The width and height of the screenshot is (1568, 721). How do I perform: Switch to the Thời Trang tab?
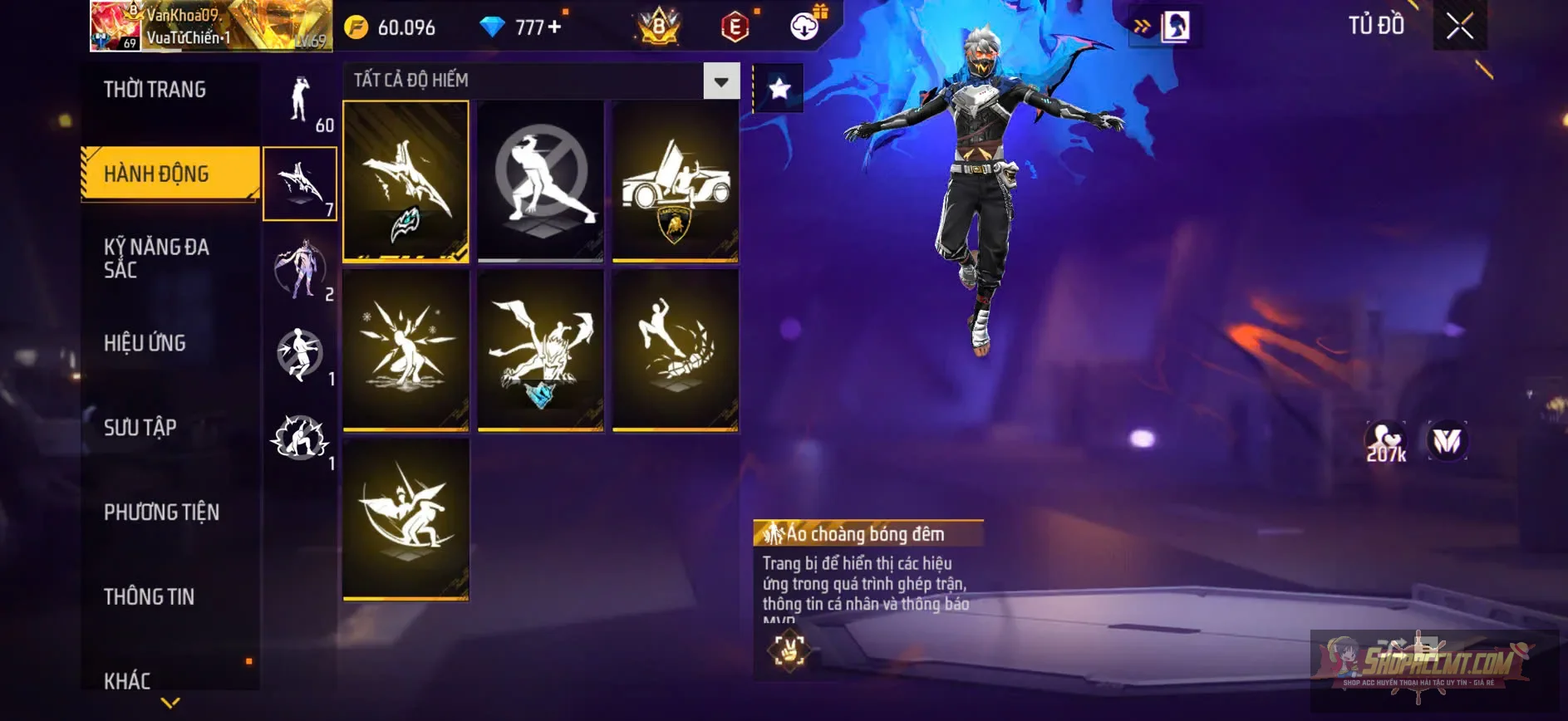[x=155, y=90]
